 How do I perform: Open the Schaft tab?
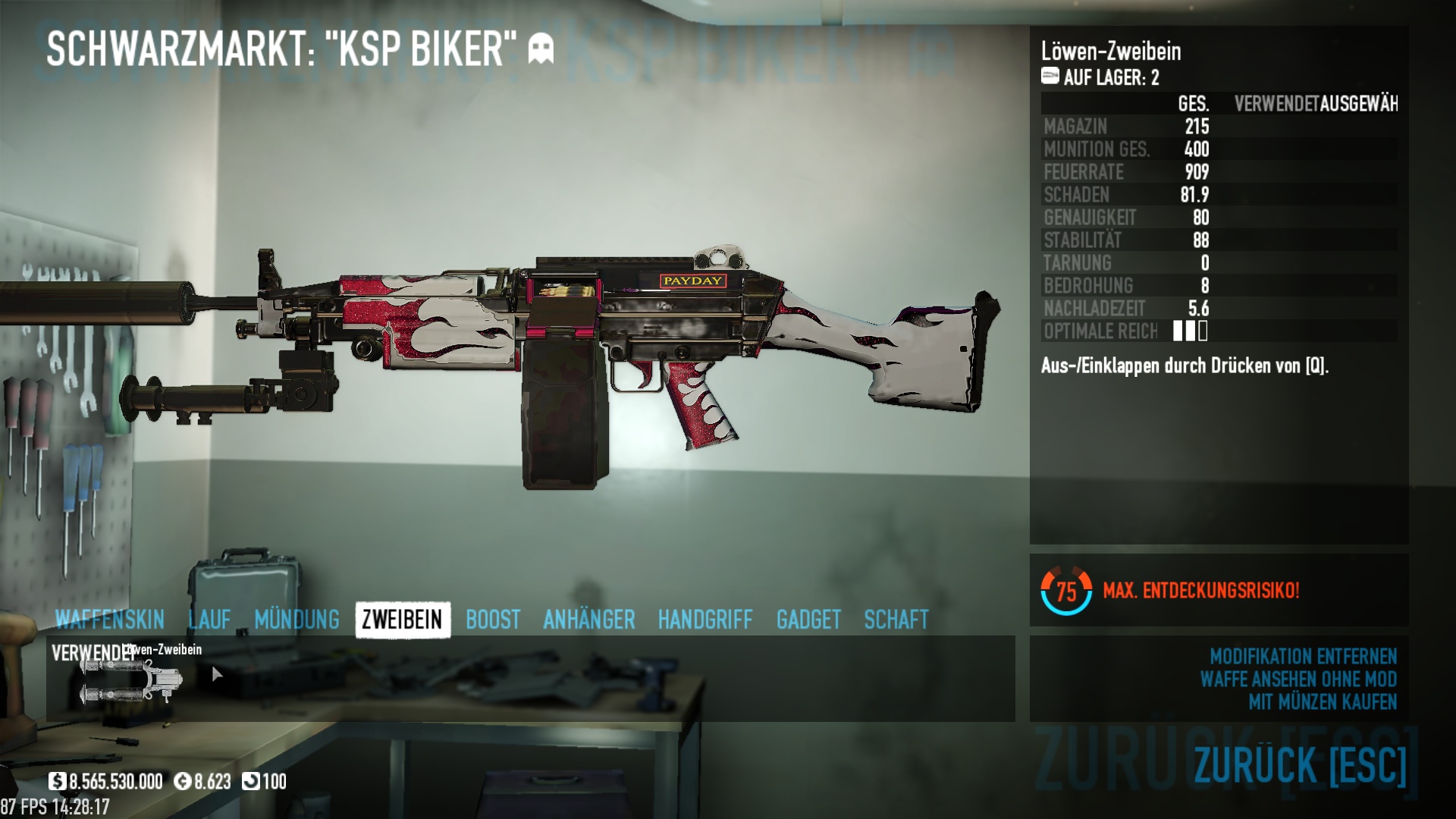[896, 620]
